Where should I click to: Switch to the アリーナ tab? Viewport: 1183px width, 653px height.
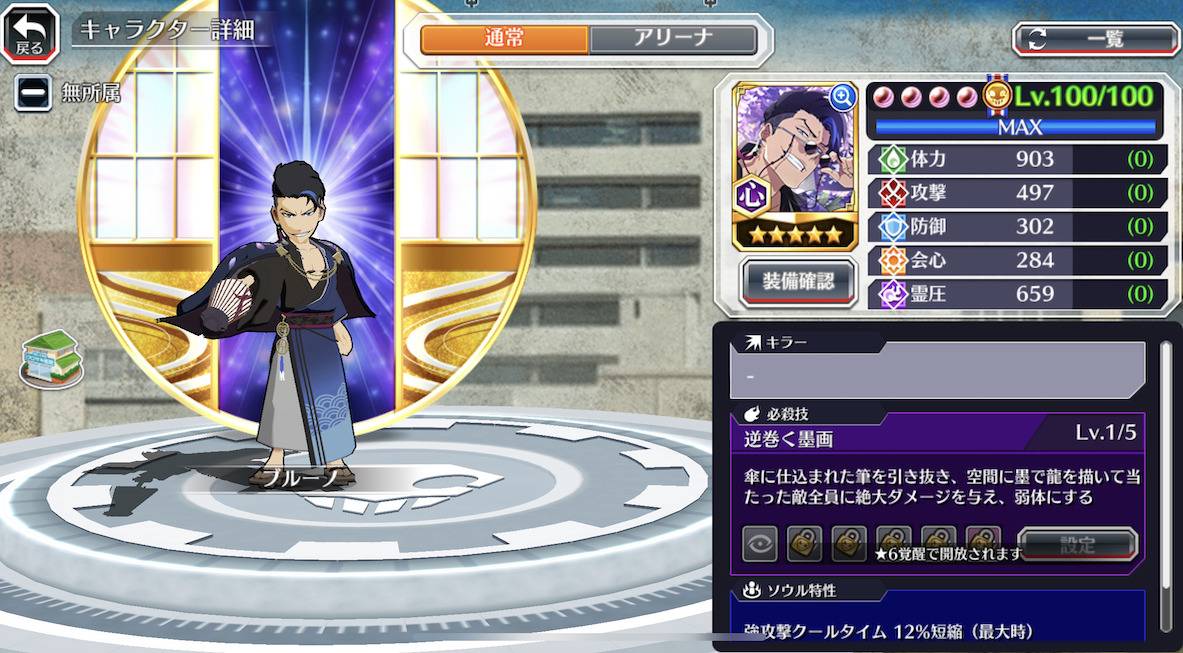tap(672, 40)
